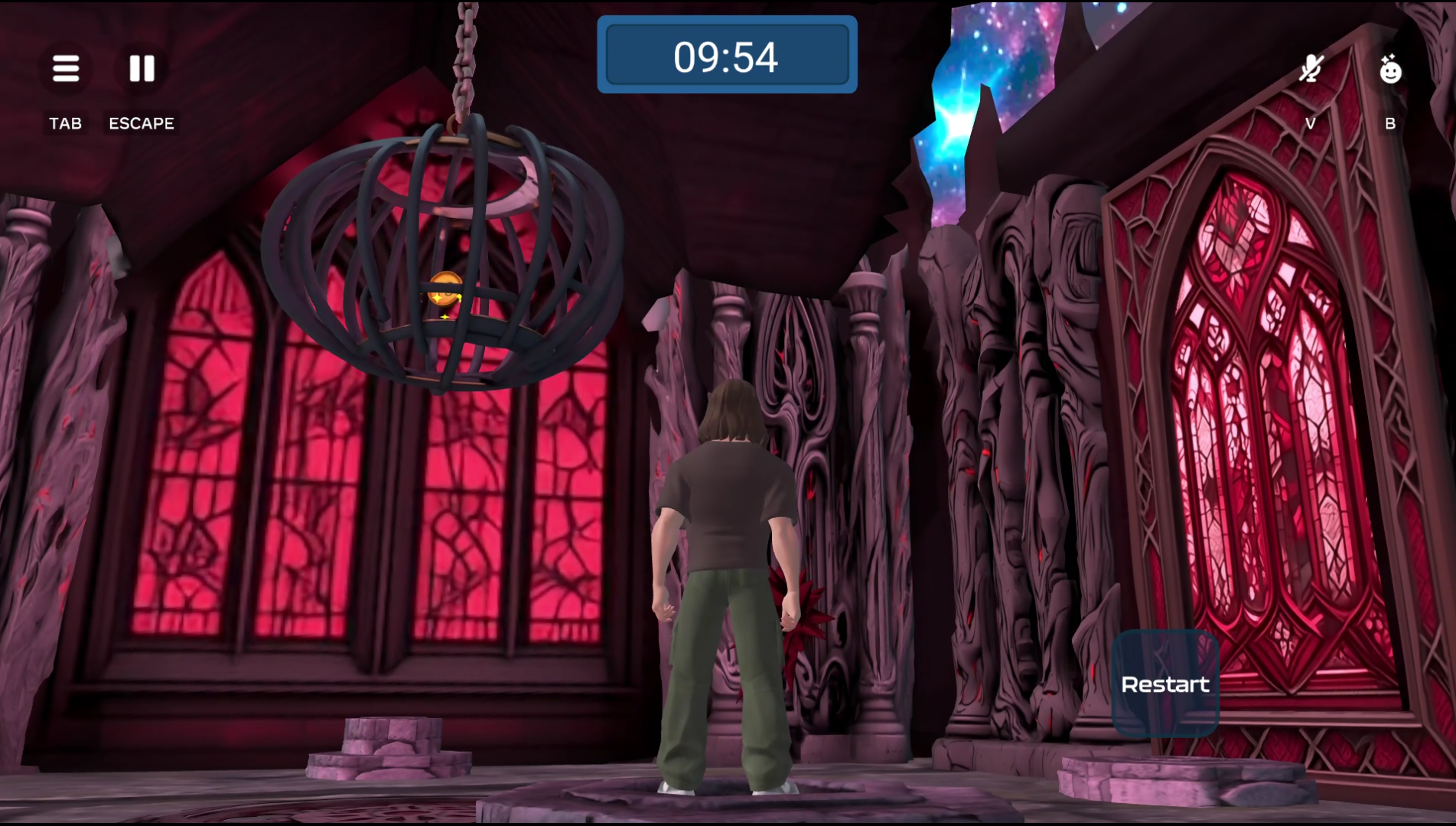Toggle the muted microphone icon
This screenshot has width=1456, height=826.
[x=1311, y=69]
